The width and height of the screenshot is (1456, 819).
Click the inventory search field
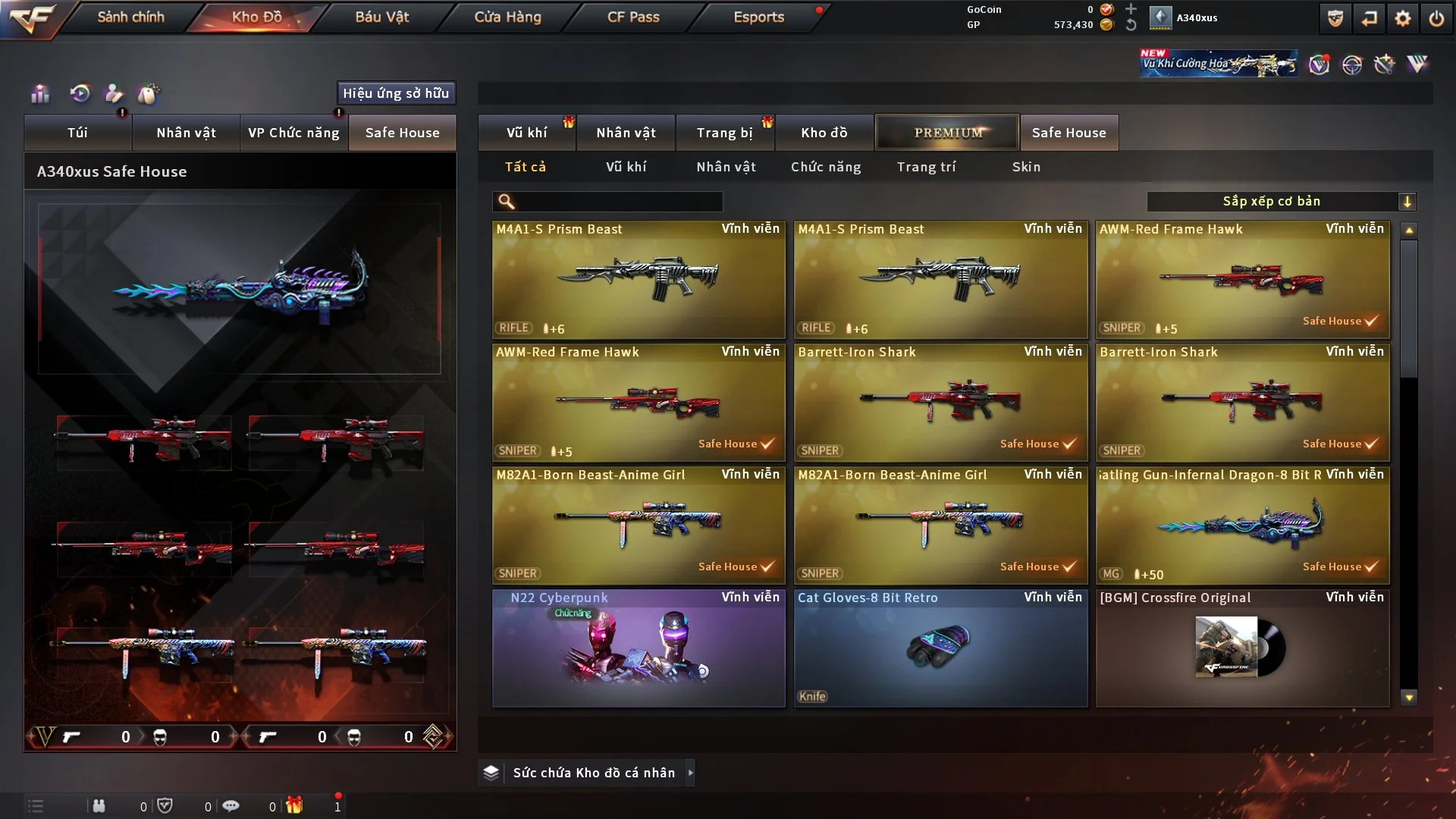618,202
